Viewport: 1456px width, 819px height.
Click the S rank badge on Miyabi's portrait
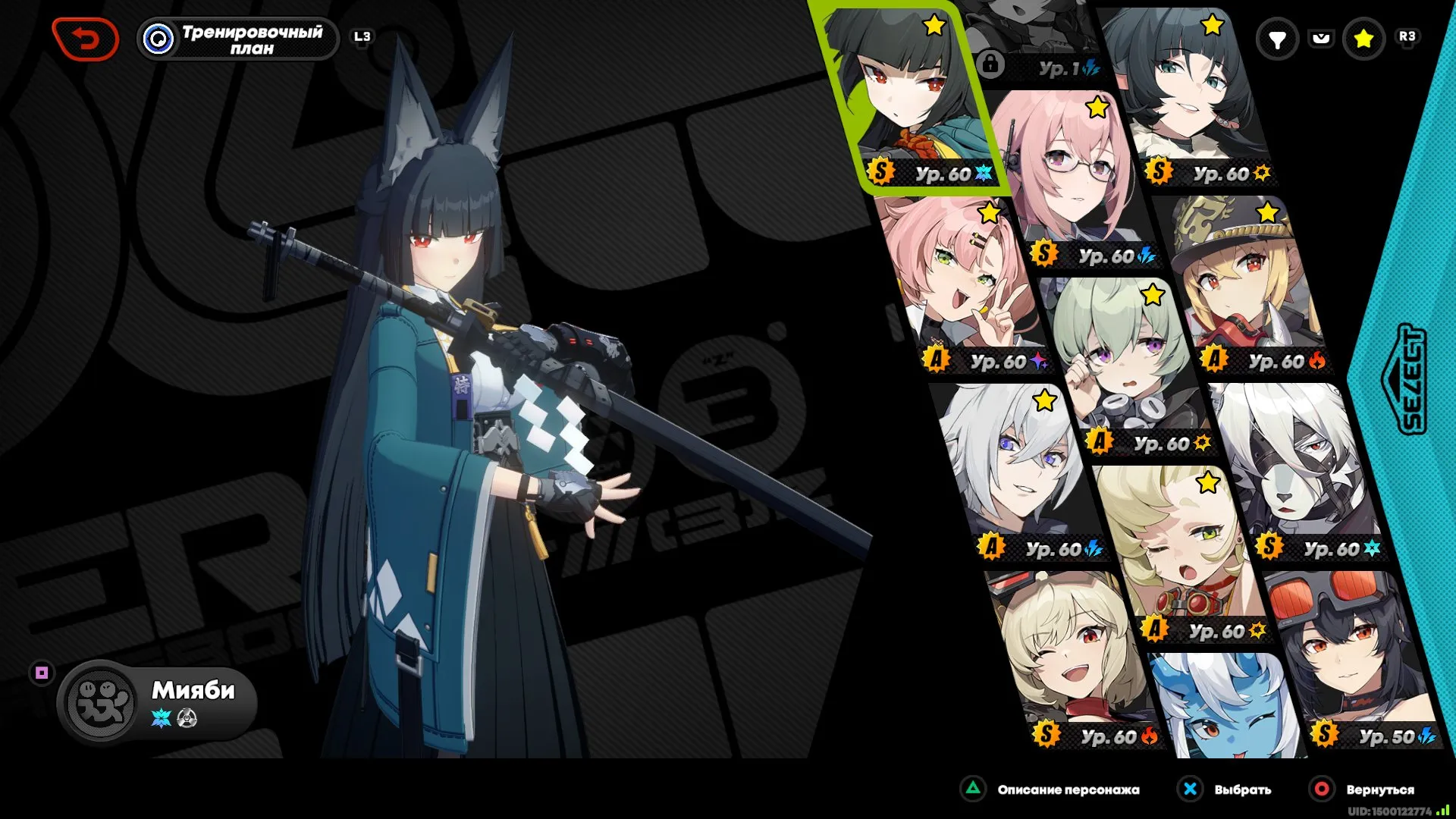(x=880, y=173)
